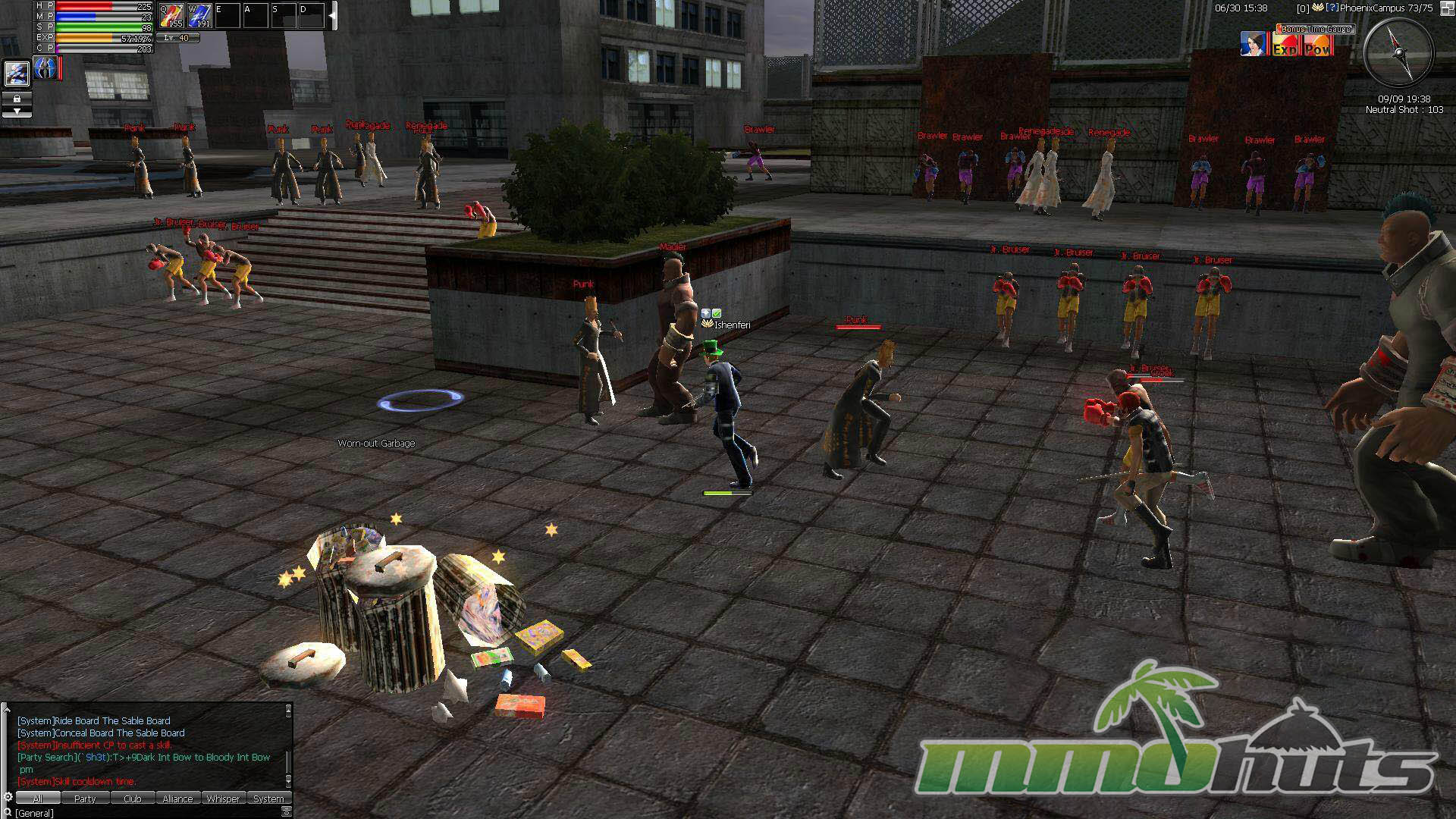Show the Alliance chat tab

(x=177, y=799)
